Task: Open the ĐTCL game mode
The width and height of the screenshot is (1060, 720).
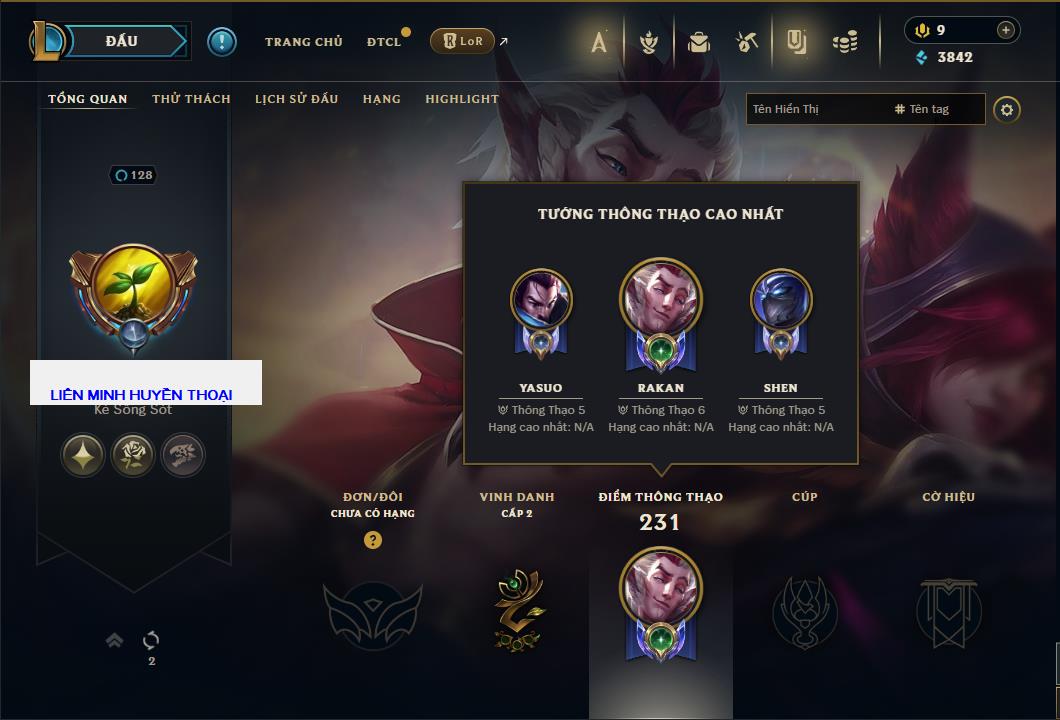Action: pyautogui.click(x=384, y=42)
